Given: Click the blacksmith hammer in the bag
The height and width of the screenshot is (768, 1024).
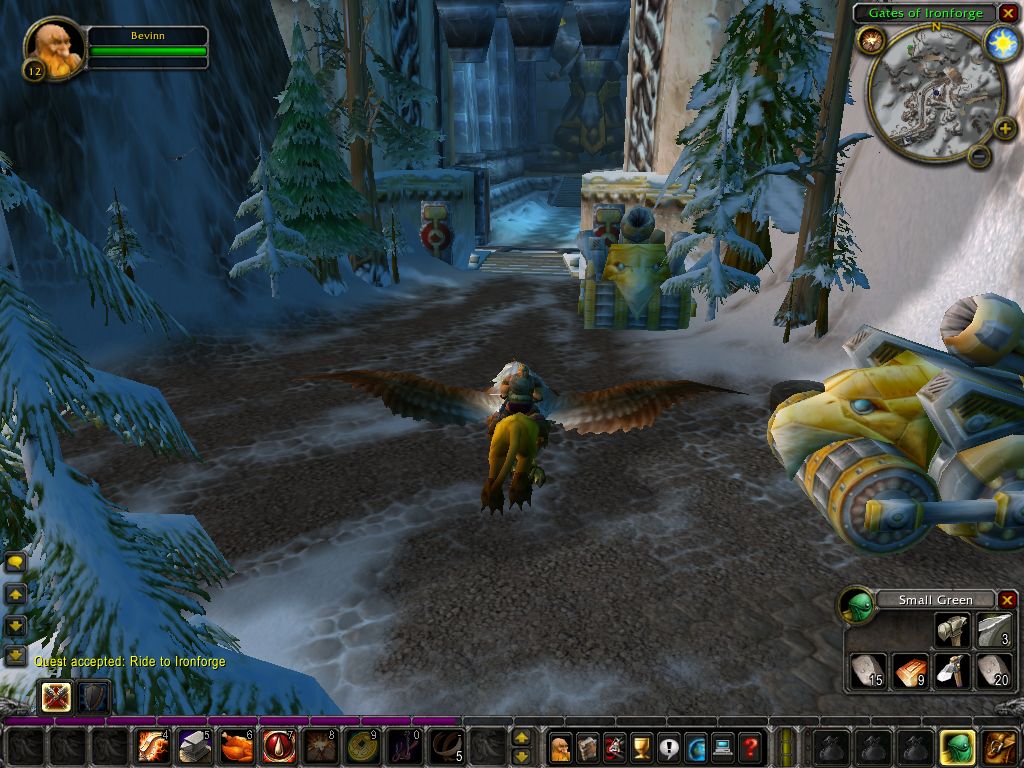Looking at the screenshot, I should [x=952, y=630].
